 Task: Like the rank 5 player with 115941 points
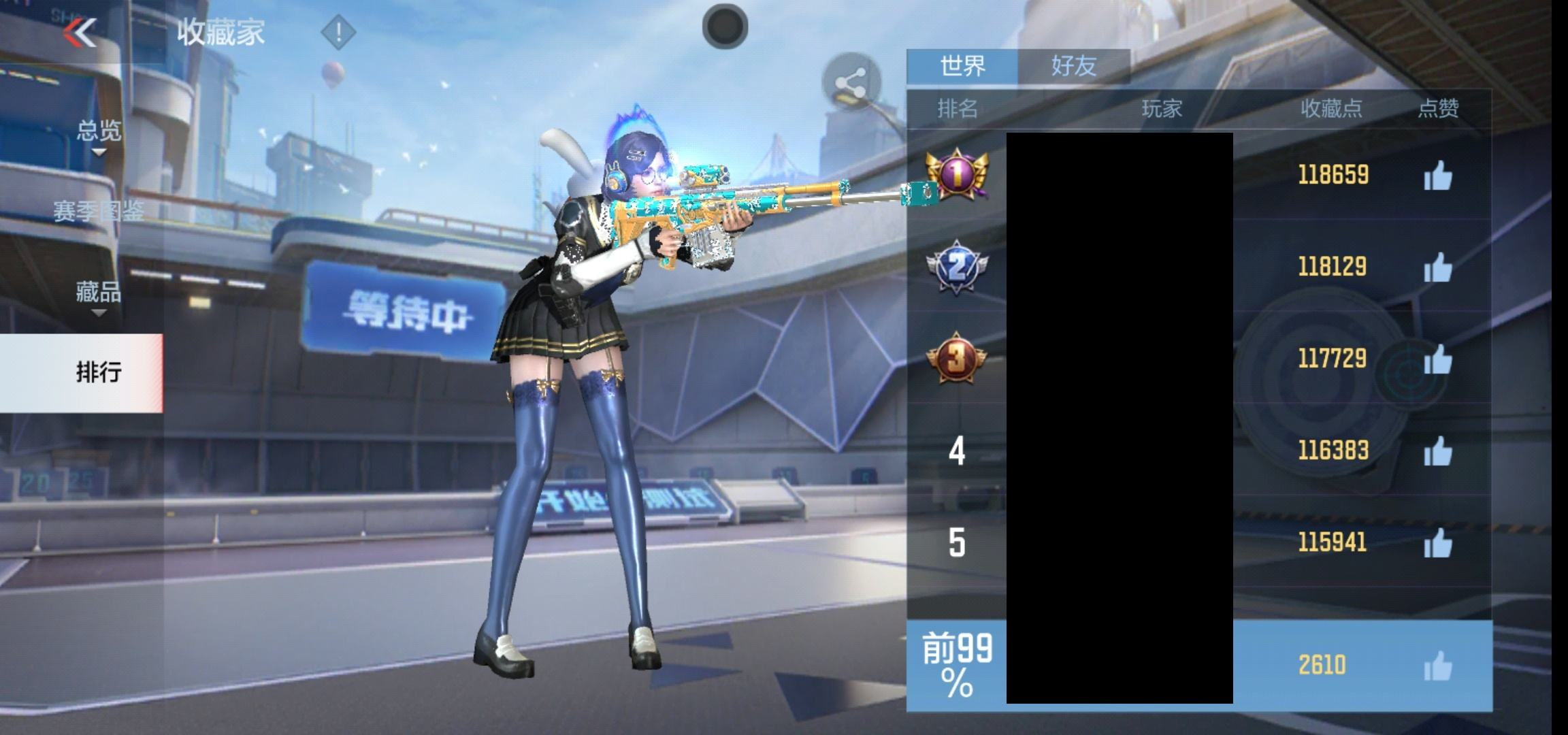click(x=1437, y=543)
